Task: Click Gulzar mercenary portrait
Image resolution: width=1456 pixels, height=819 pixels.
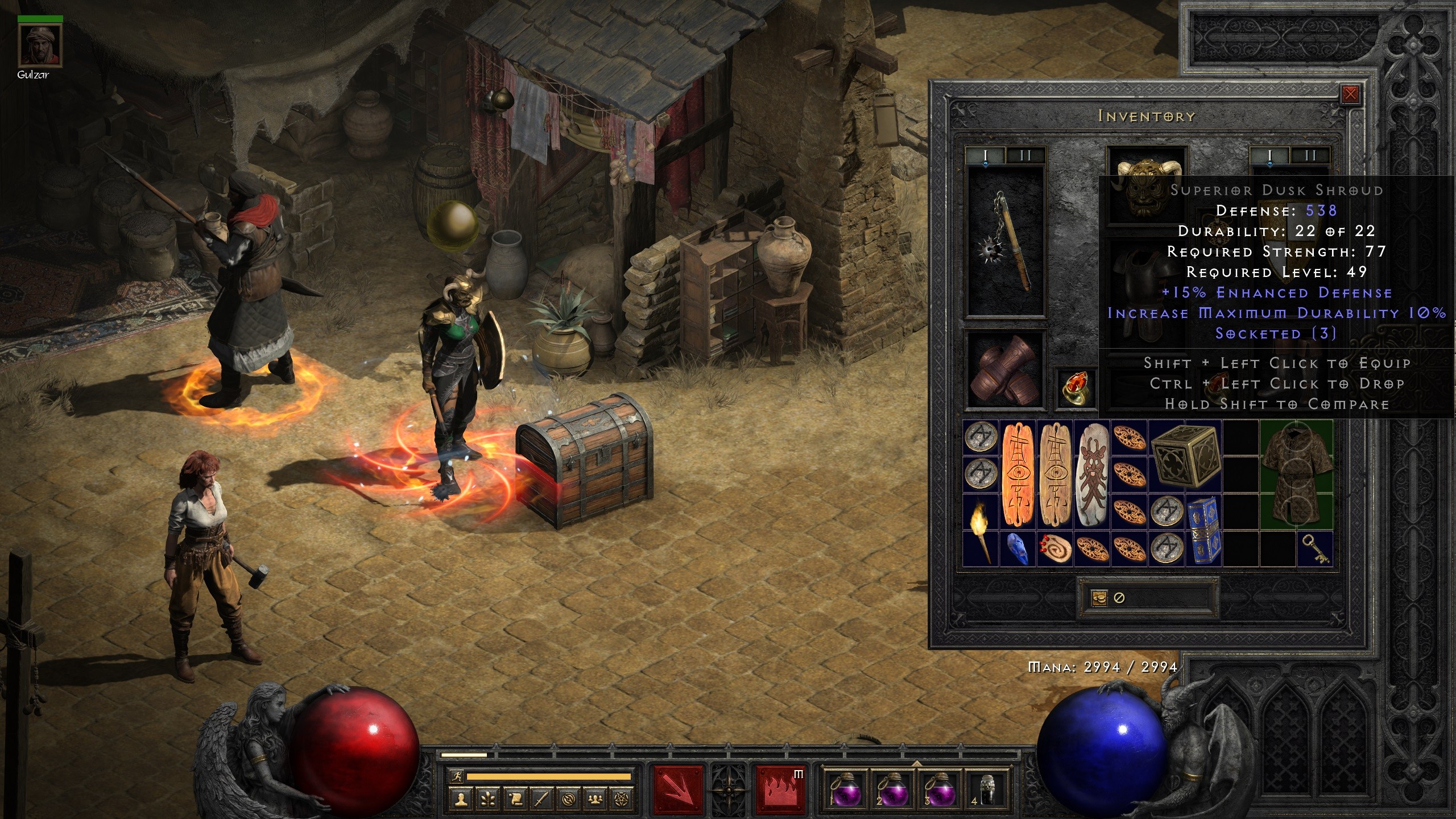Action: tap(40, 45)
